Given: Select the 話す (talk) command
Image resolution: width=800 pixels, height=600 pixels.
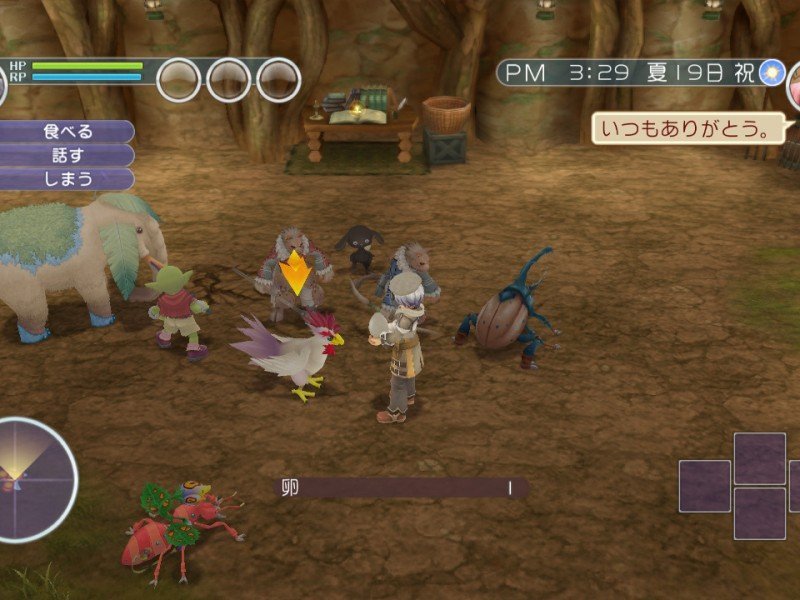Looking at the screenshot, I should pos(67,155).
